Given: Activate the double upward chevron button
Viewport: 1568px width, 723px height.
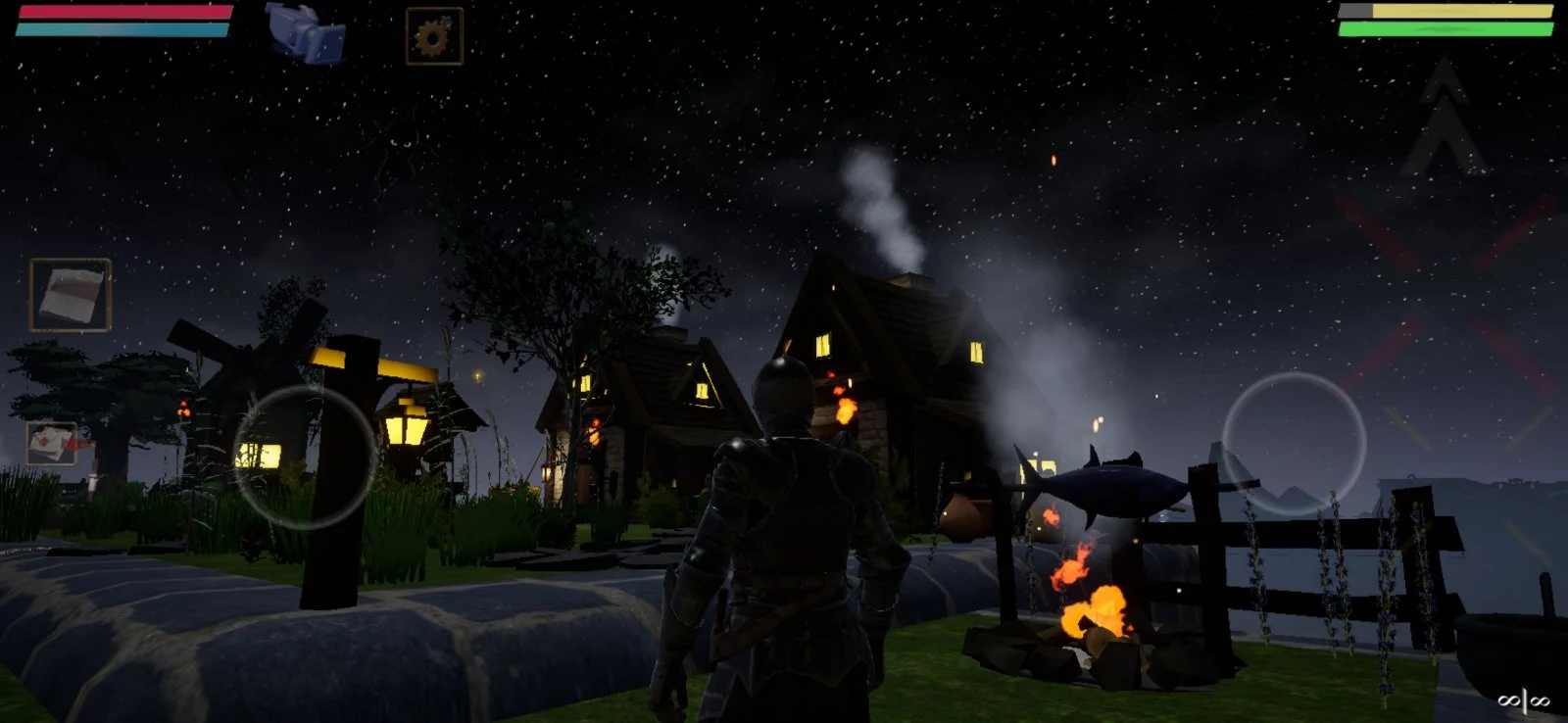Looking at the screenshot, I should (x=1443, y=118).
